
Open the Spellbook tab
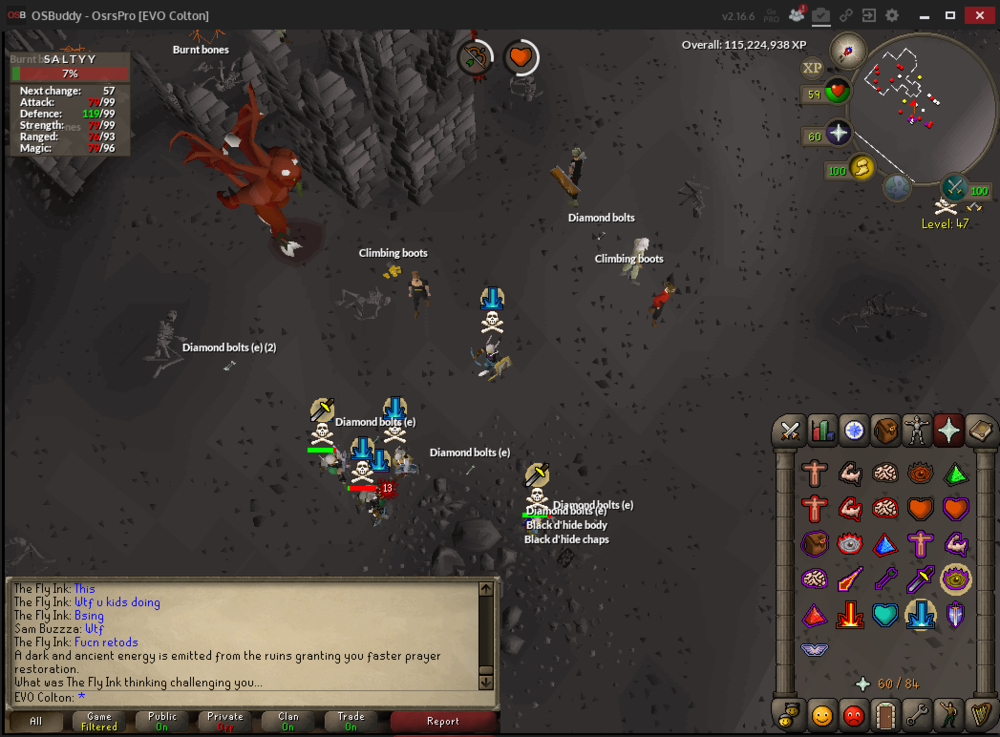click(980, 430)
